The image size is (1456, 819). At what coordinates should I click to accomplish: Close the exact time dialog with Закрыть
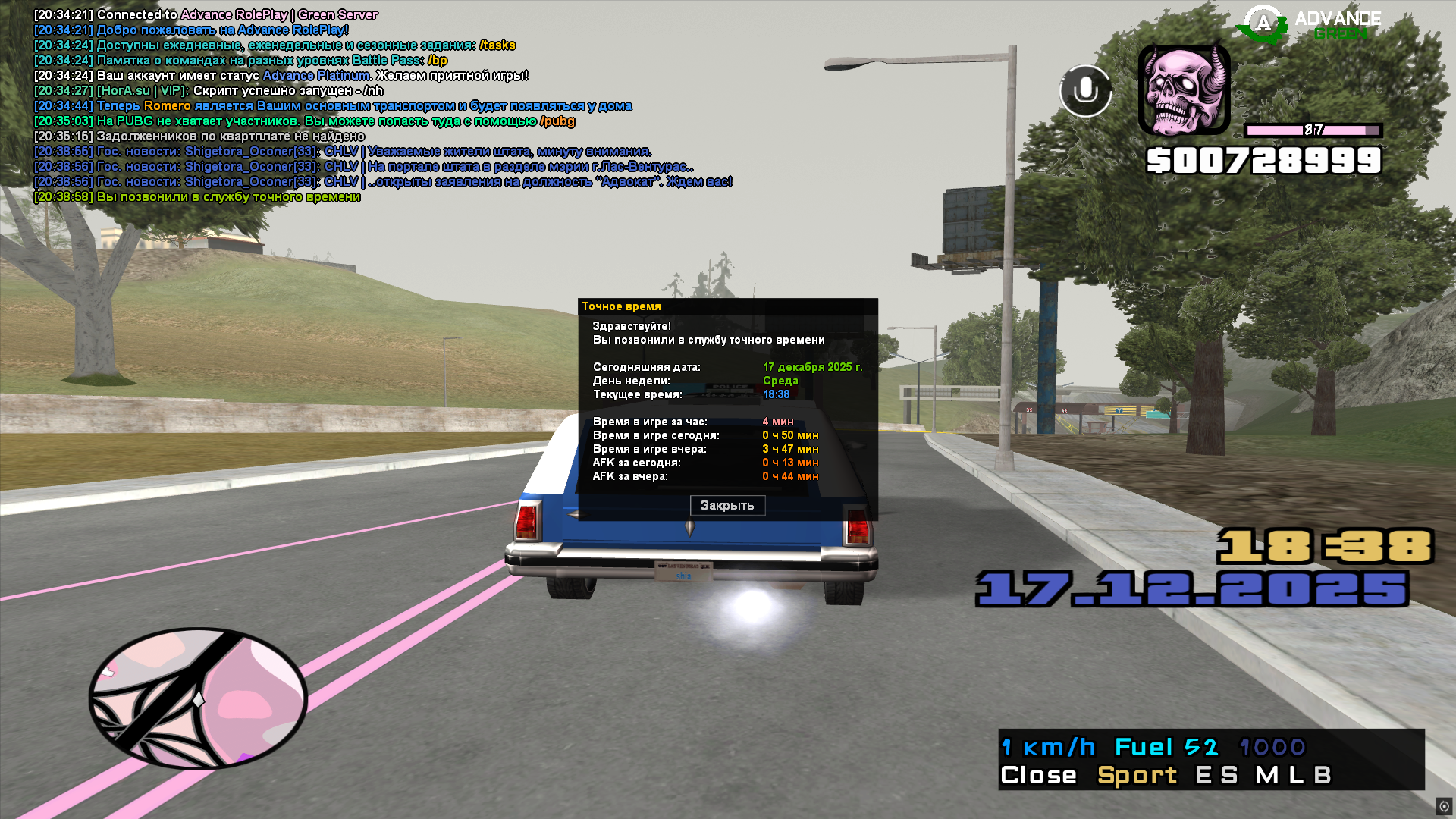click(727, 505)
